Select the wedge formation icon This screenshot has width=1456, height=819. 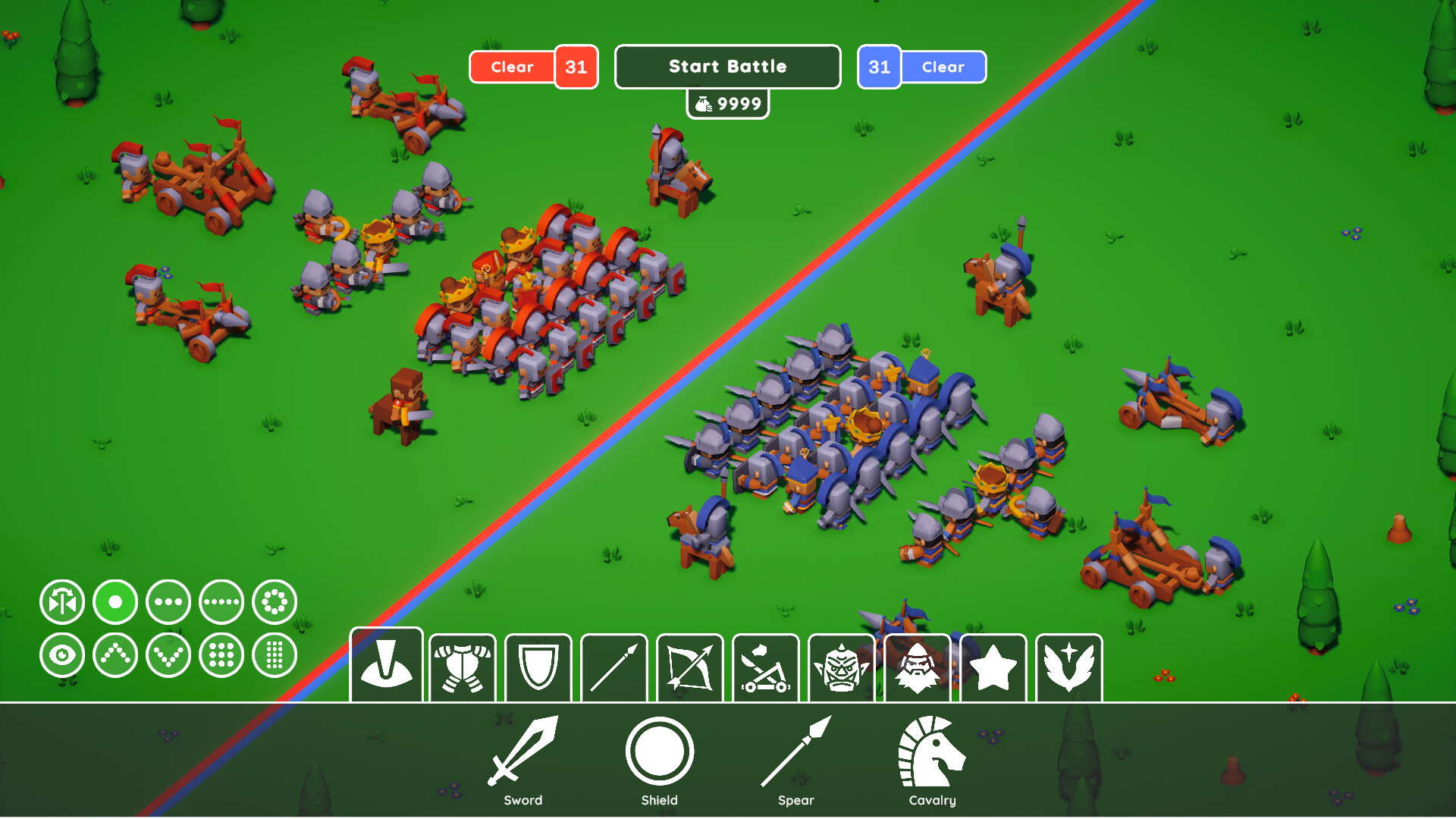pyautogui.click(x=115, y=654)
